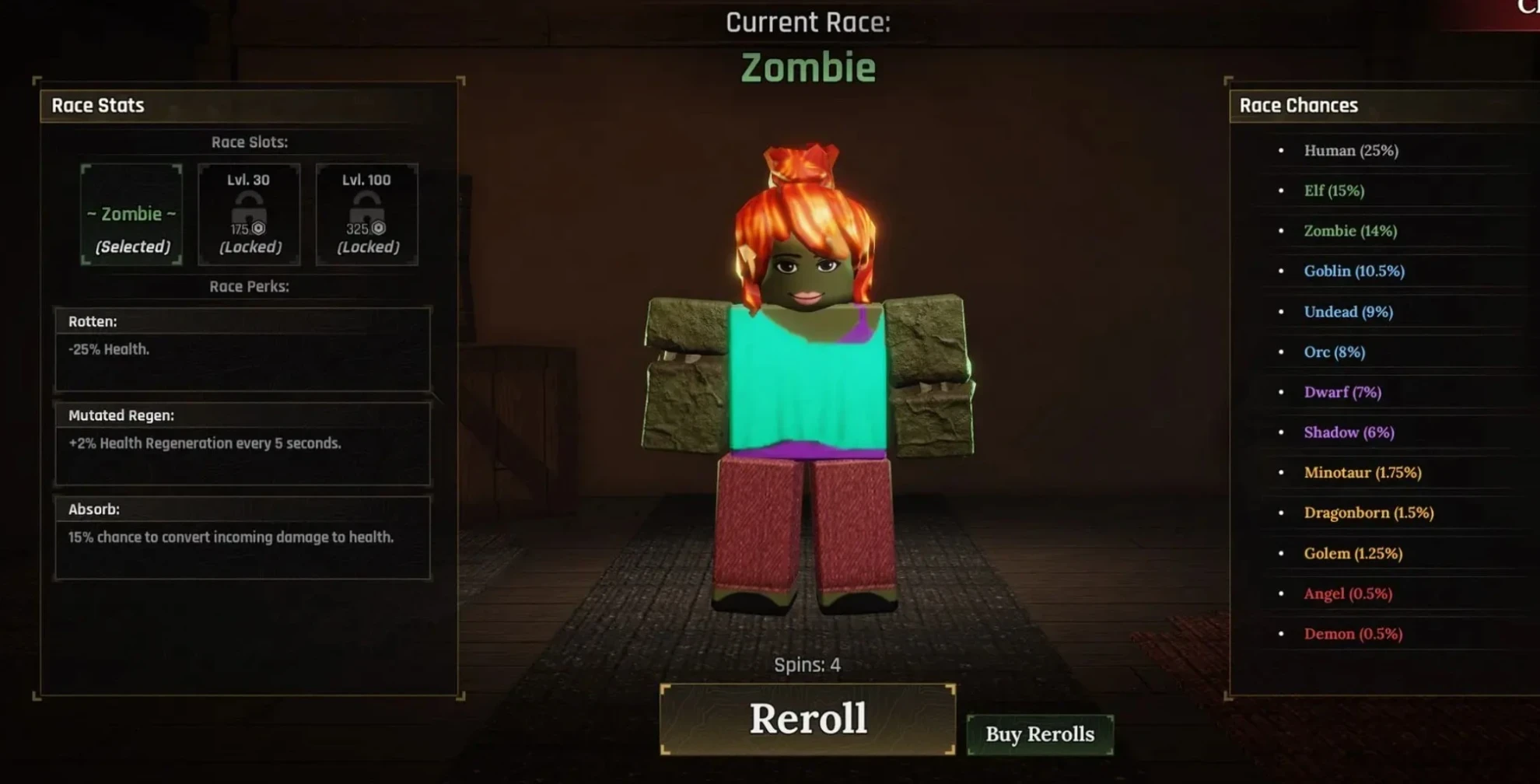Close the race menu via red corner button
This screenshot has height=784, width=1540.
pos(1518,11)
